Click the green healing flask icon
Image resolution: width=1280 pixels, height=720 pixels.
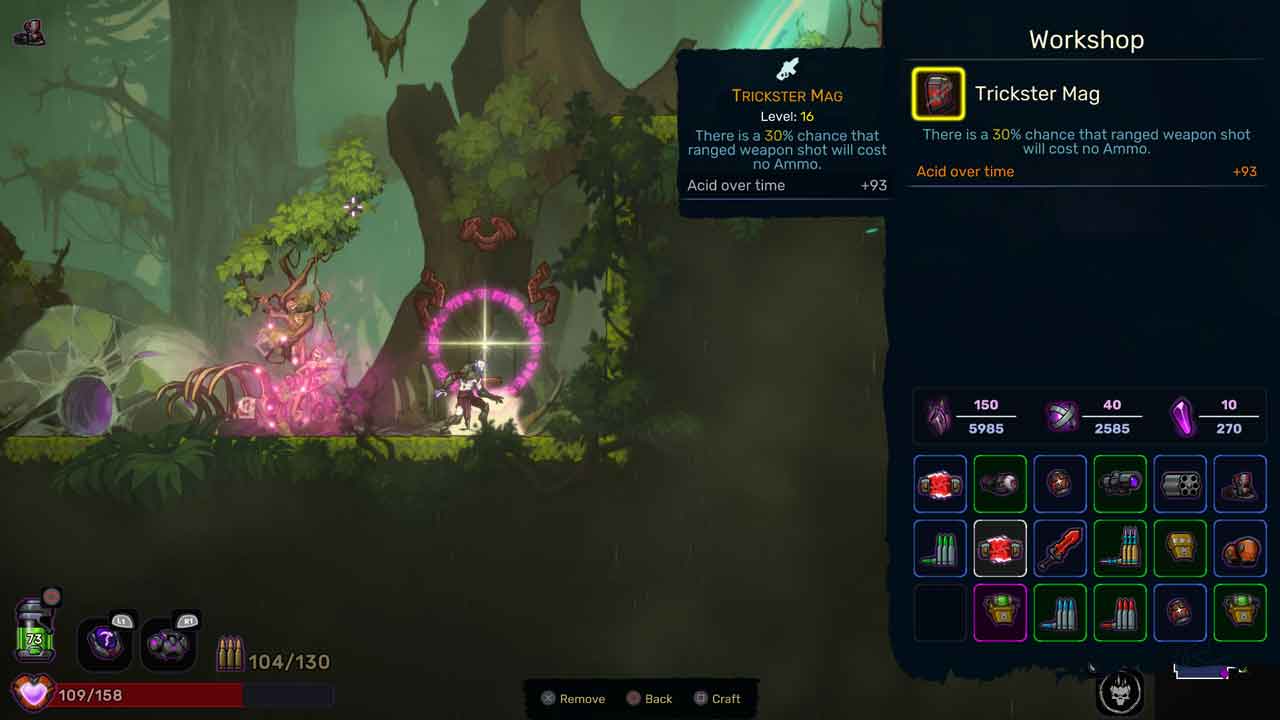[x=35, y=632]
